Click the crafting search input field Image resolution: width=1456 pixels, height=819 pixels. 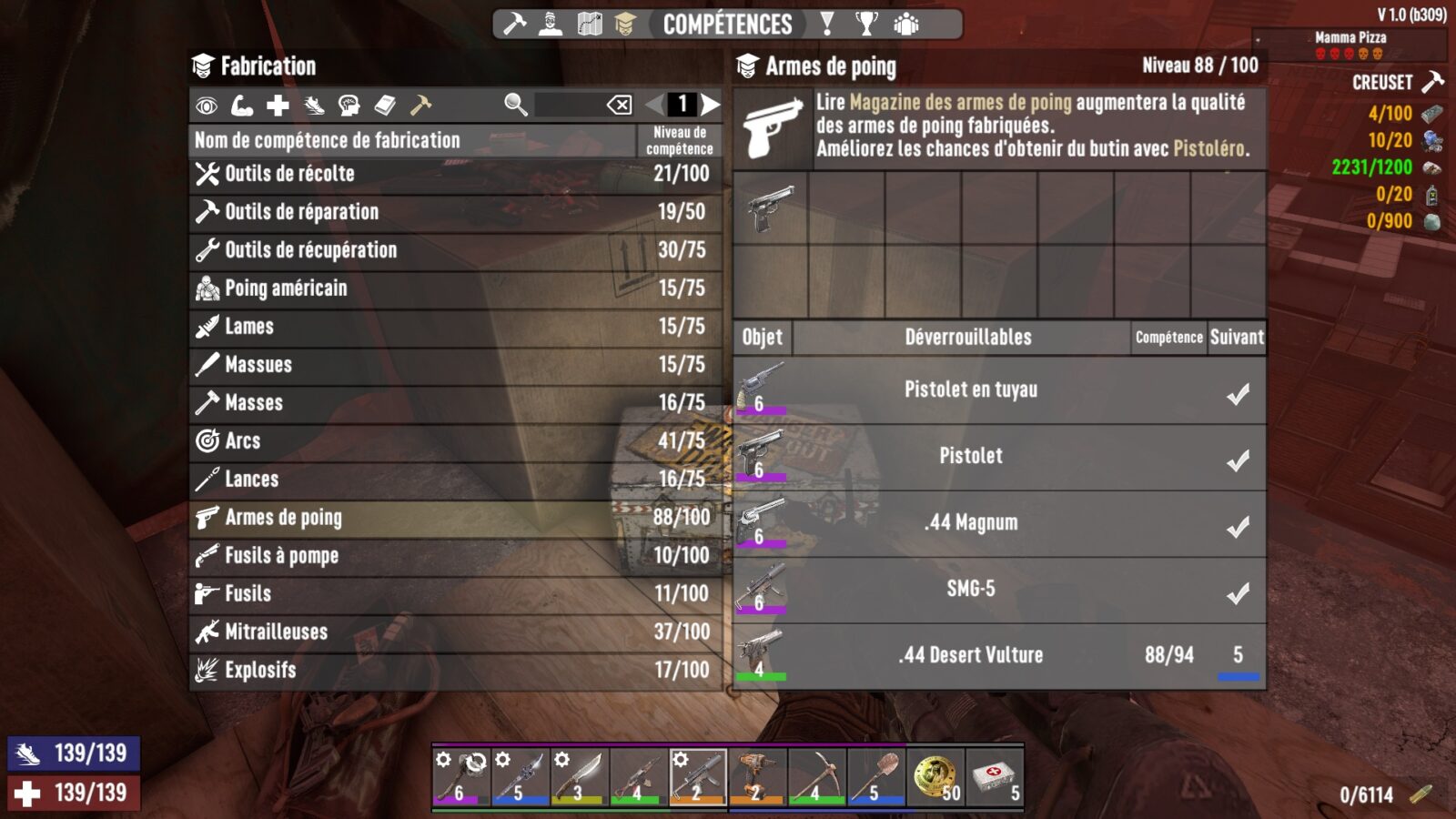click(564, 106)
